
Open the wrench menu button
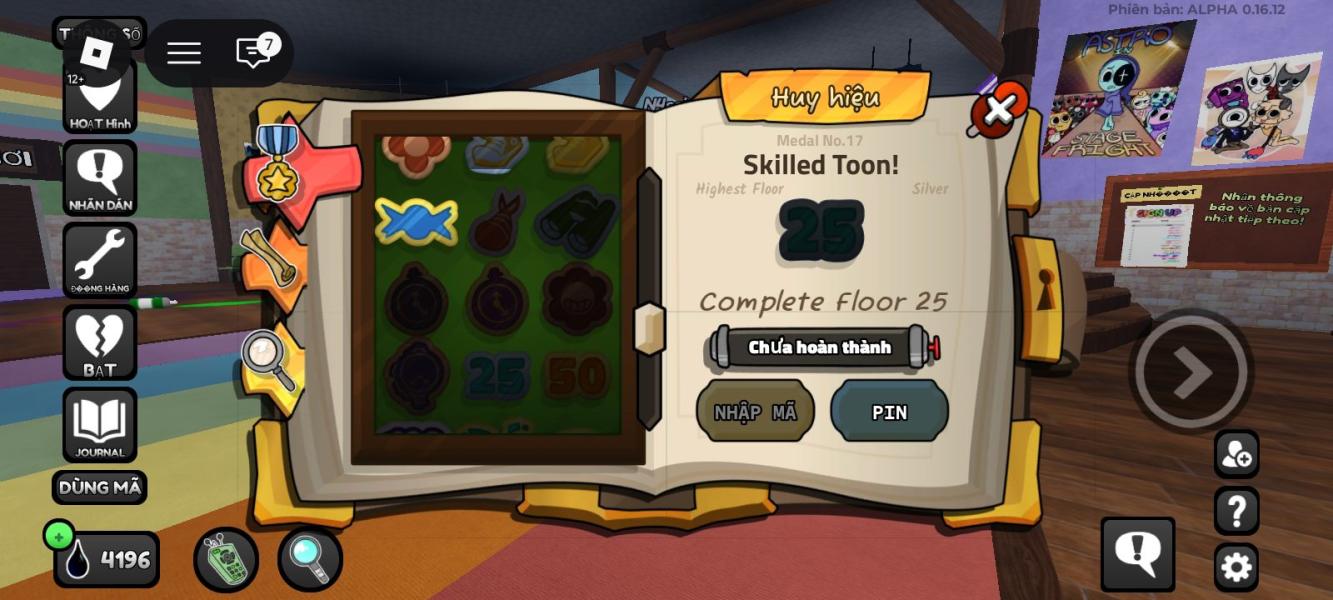click(100, 260)
